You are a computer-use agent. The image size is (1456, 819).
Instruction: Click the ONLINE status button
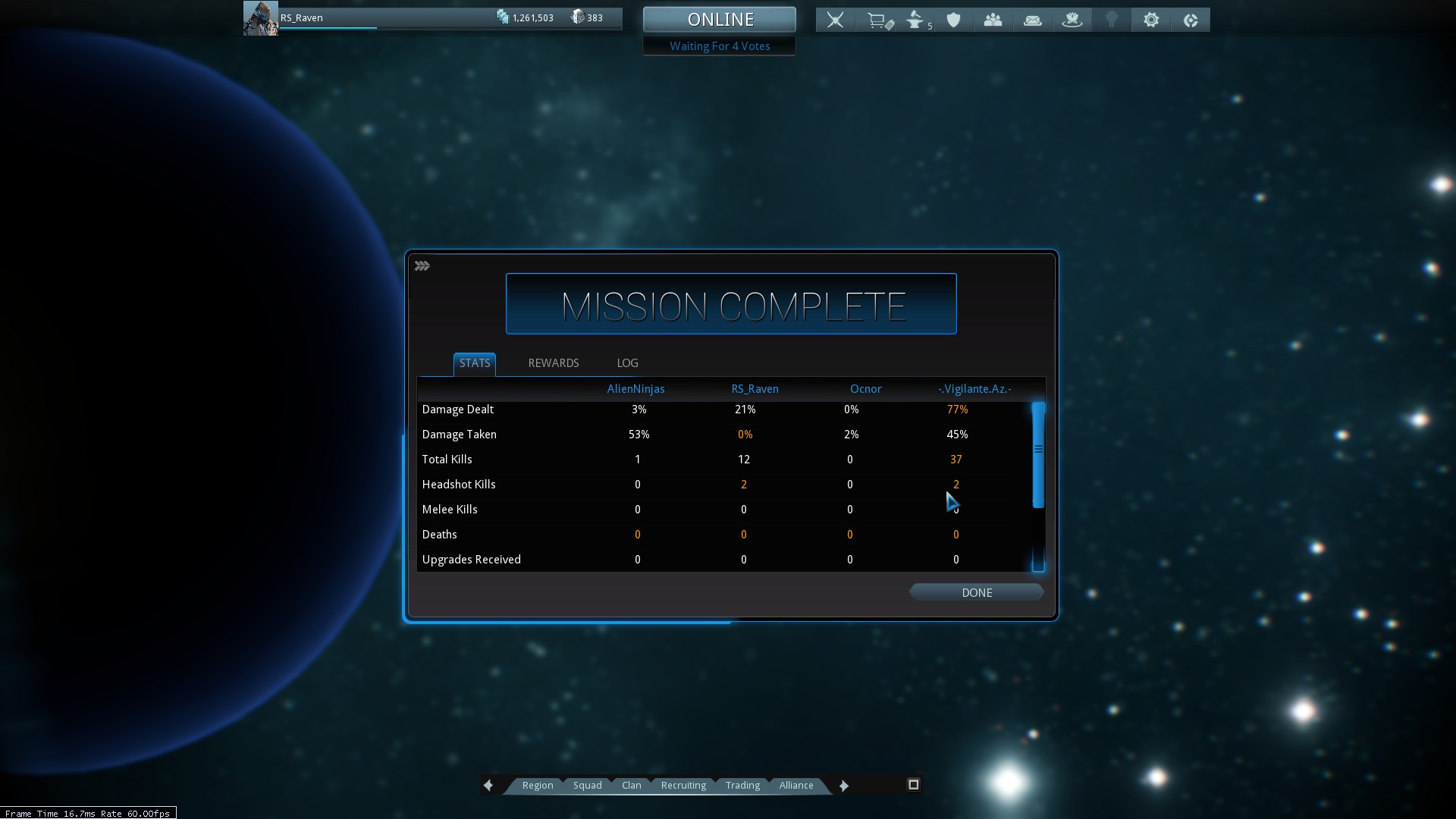coord(719,19)
